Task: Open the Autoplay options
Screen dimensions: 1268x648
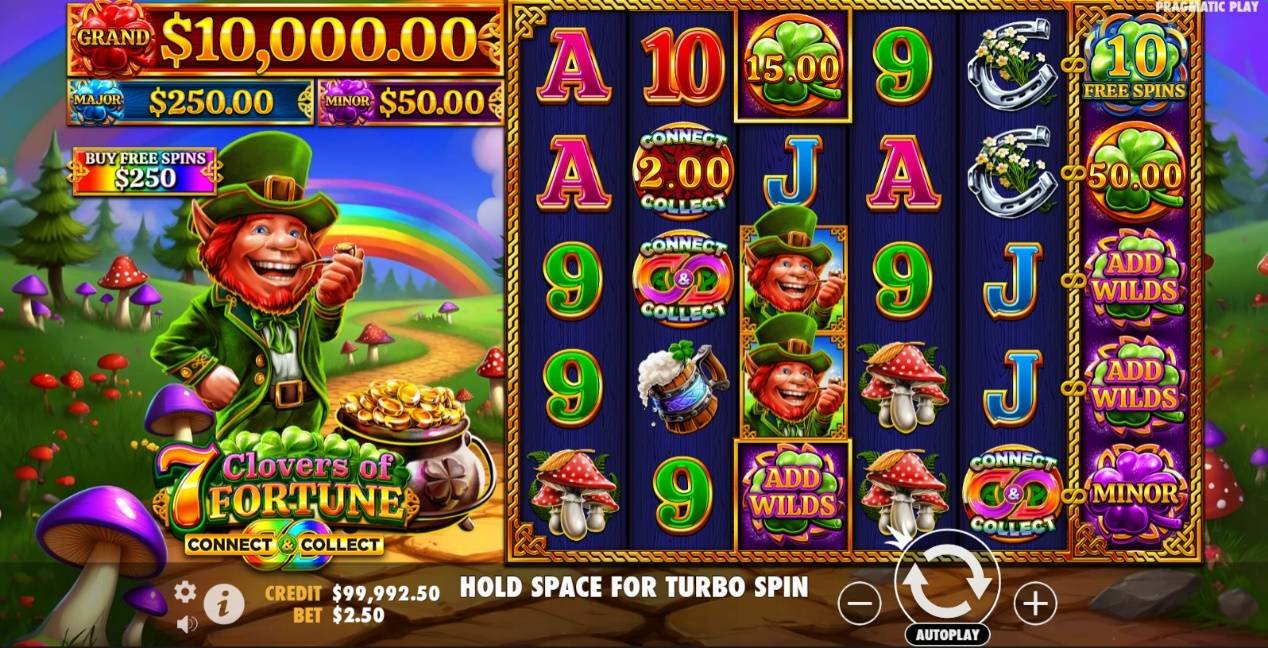Action: point(947,635)
